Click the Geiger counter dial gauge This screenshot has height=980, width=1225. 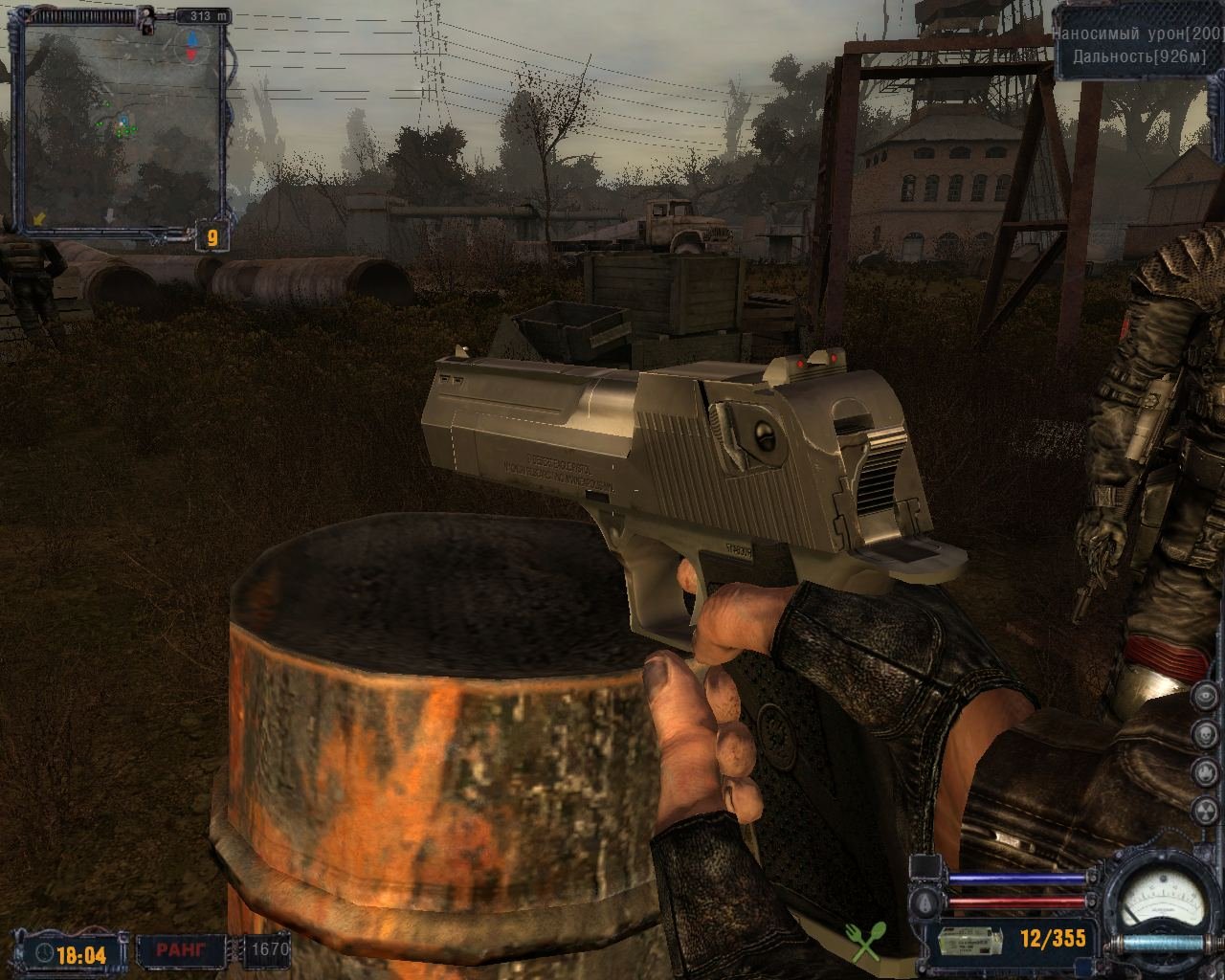pyautogui.click(x=1164, y=902)
